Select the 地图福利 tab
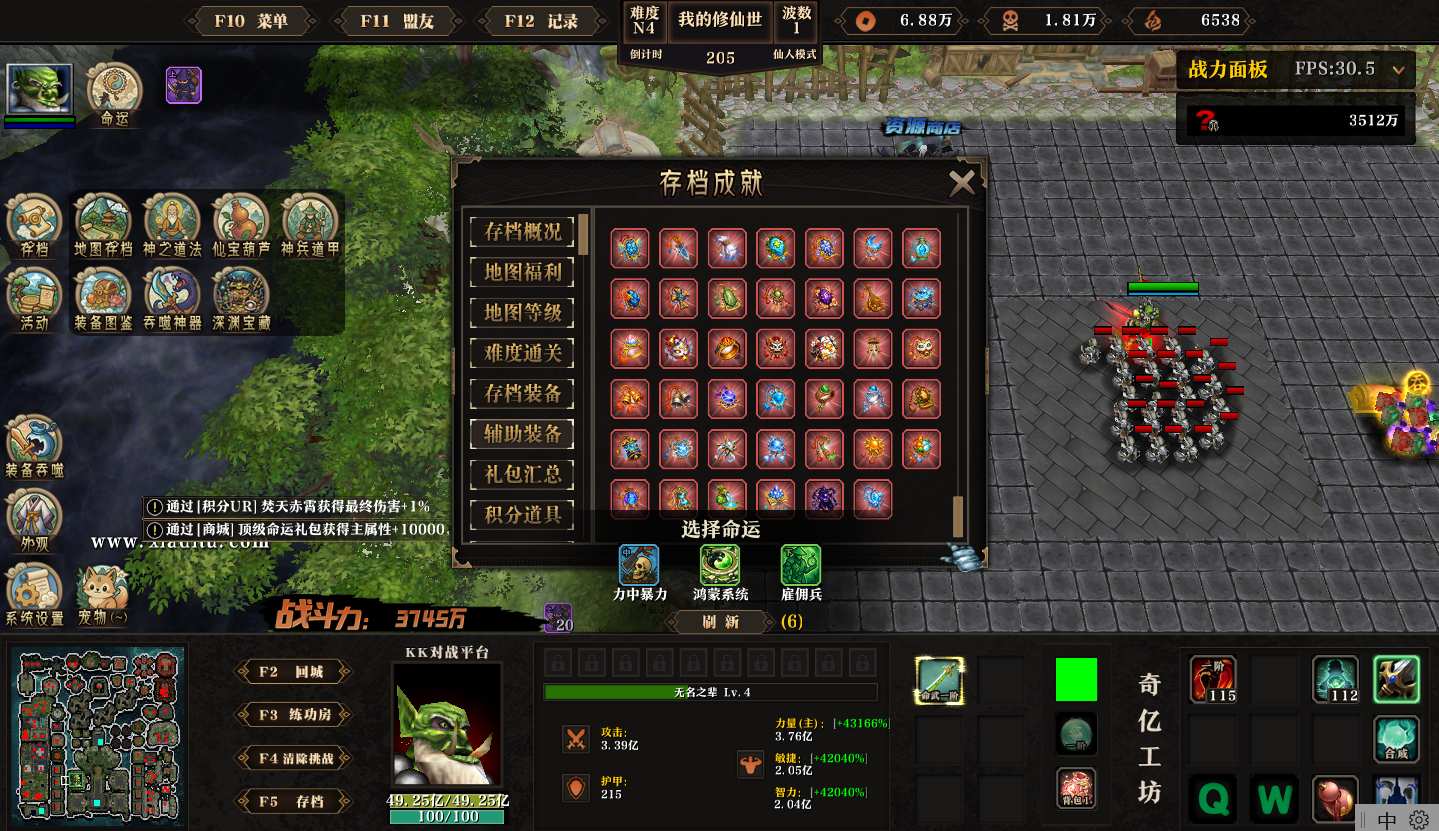The image size is (1439, 831). click(522, 272)
